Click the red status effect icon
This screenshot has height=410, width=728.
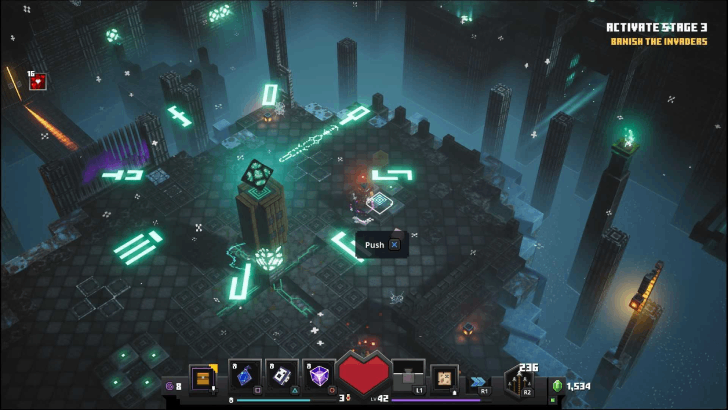pos(38,83)
